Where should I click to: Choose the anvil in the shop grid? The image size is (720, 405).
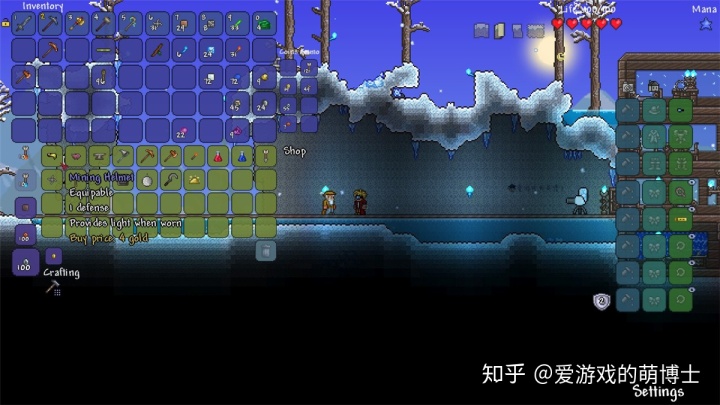tap(99, 156)
